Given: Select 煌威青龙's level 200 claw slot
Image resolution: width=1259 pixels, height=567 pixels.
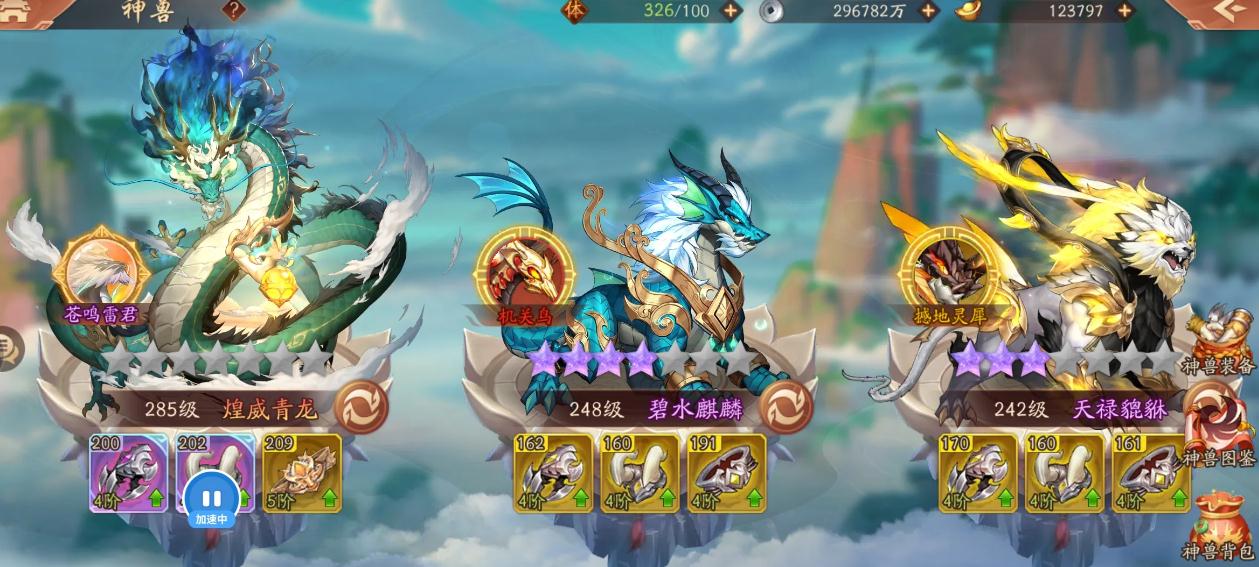Looking at the screenshot, I should tap(128, 472).
